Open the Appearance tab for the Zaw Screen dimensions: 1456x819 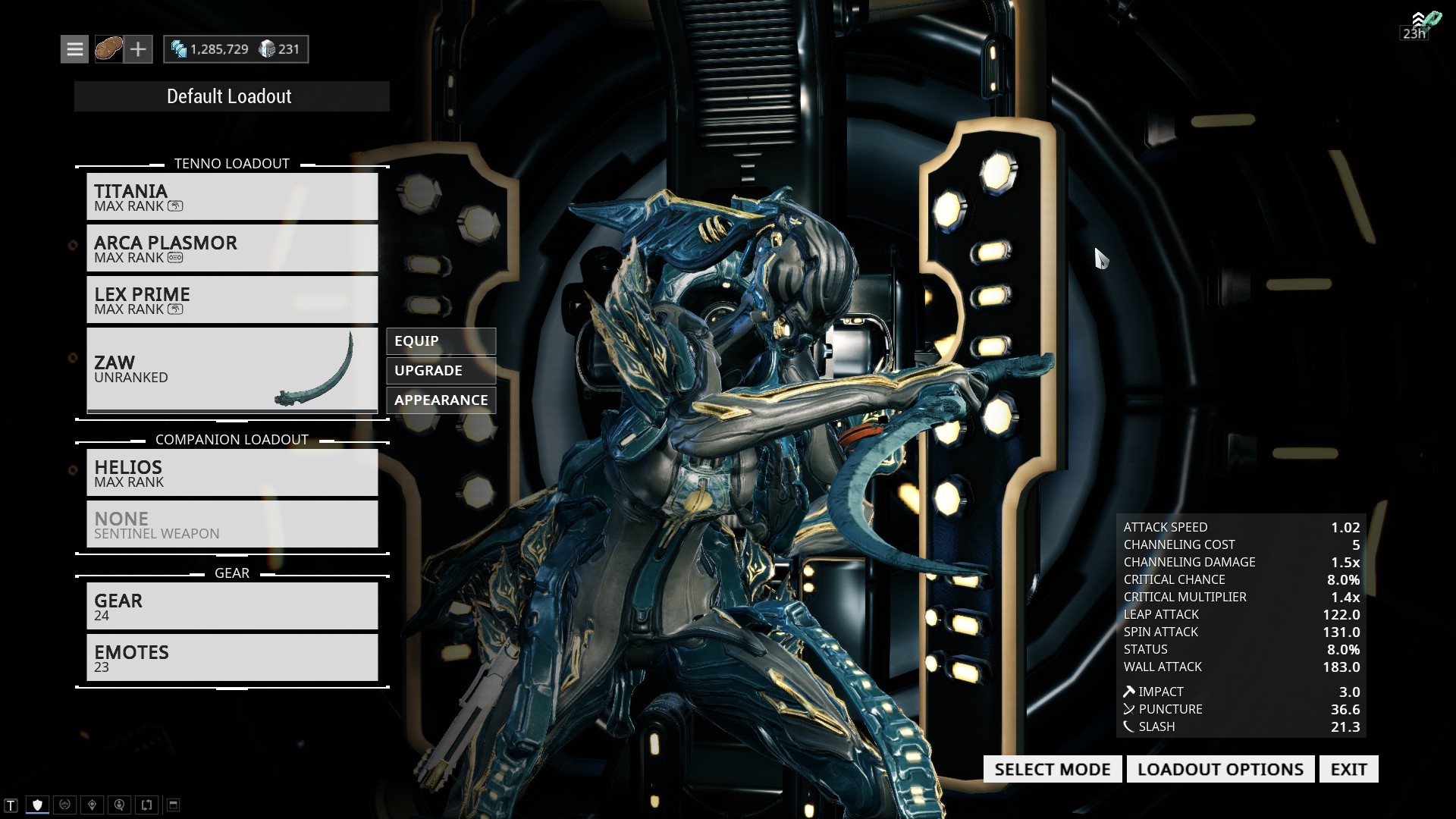point(440,400)
